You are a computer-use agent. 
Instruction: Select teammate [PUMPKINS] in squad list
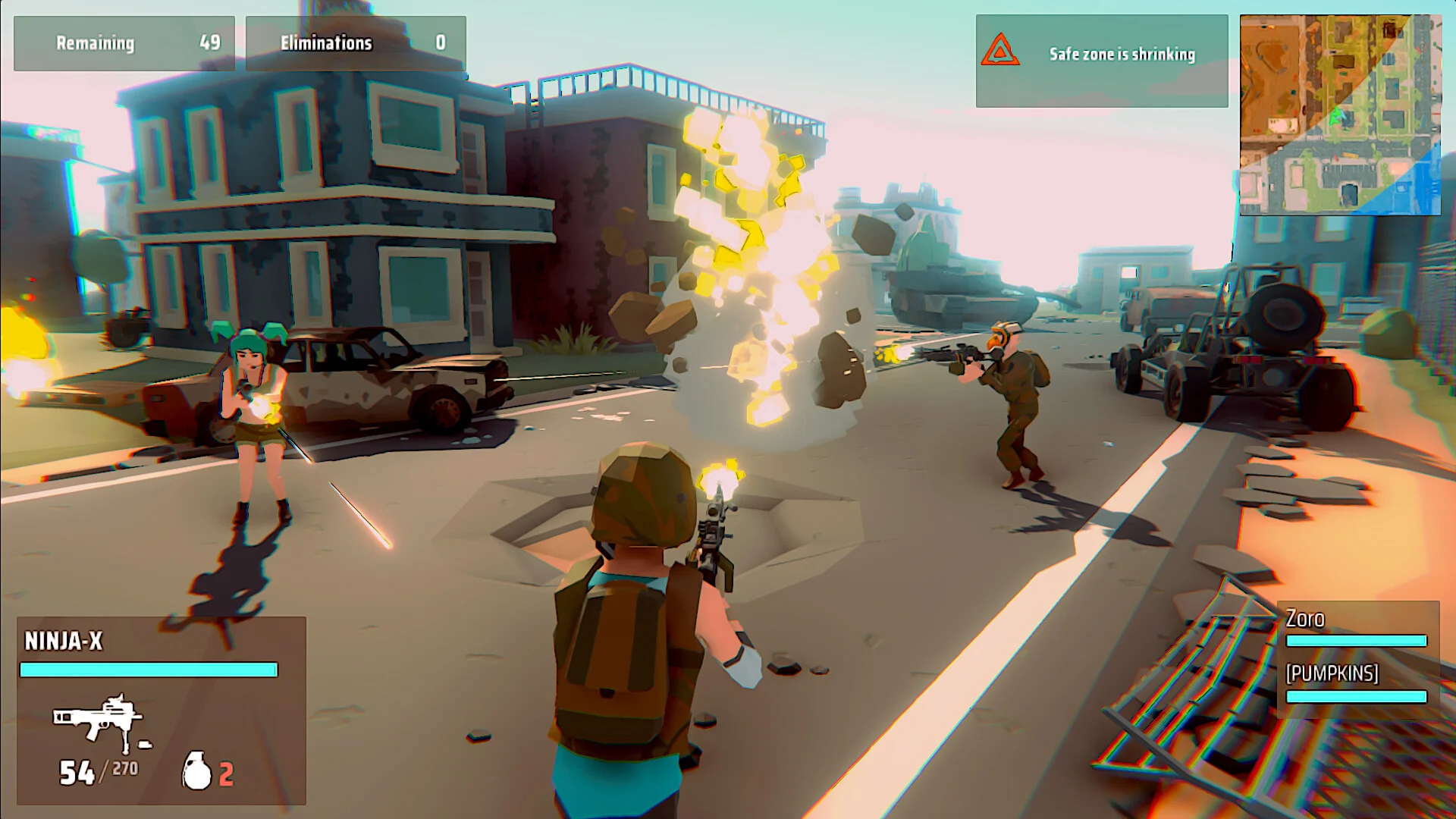1332,673
